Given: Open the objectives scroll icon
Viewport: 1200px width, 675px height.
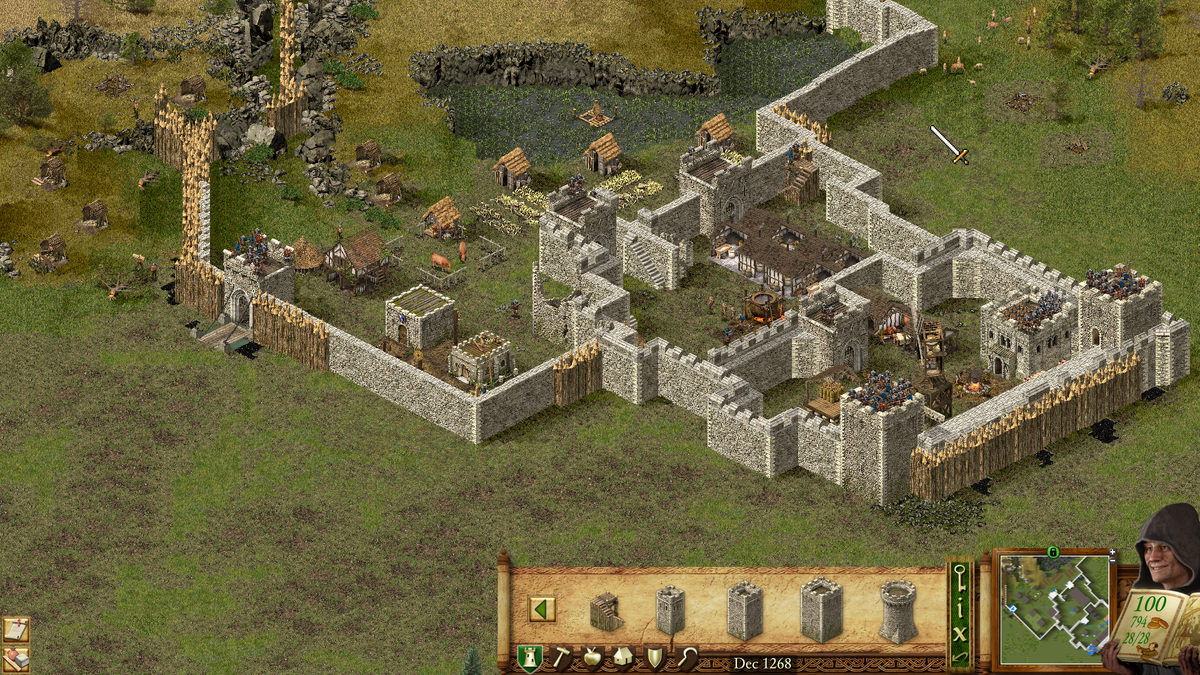Looking at the screenshot, I should pos(15,629).
